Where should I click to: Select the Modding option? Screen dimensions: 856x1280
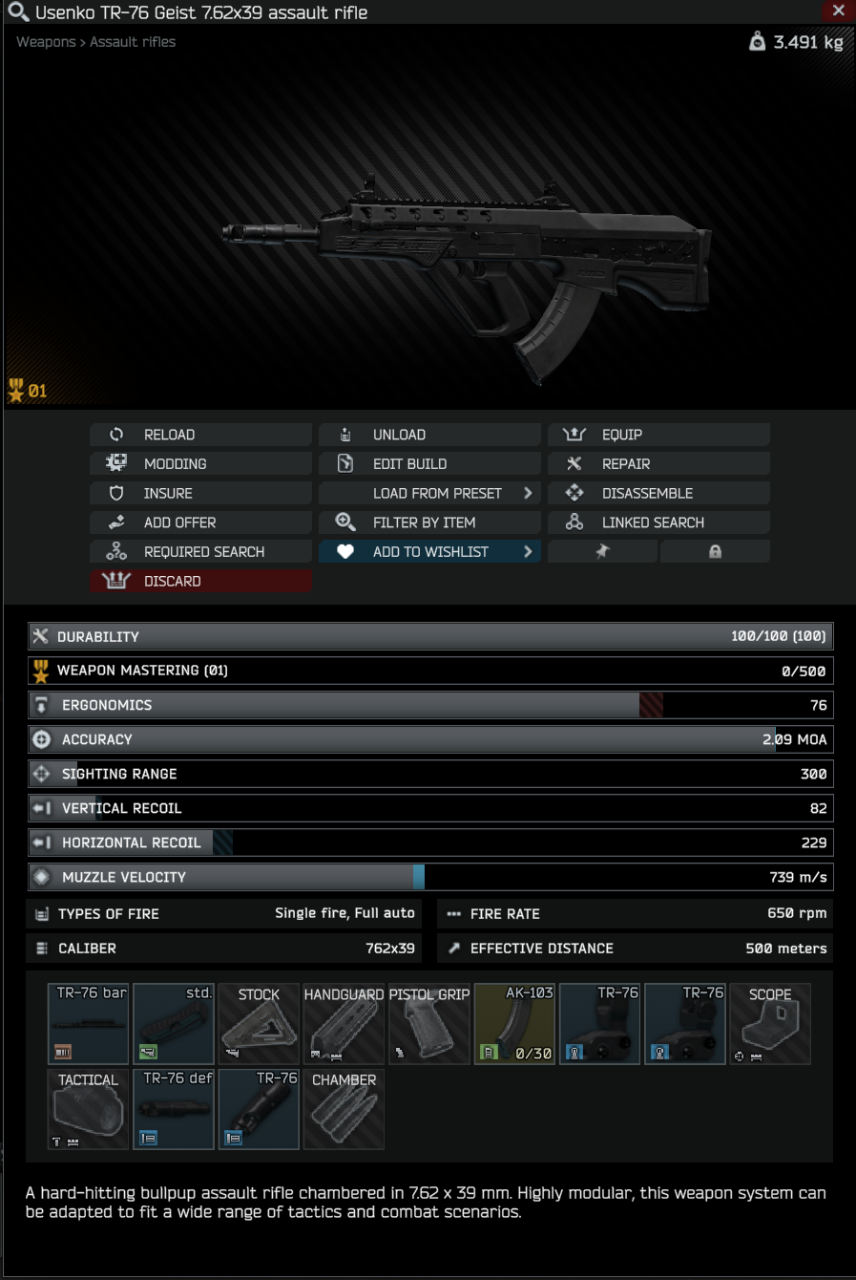click(x=200, y=464)
